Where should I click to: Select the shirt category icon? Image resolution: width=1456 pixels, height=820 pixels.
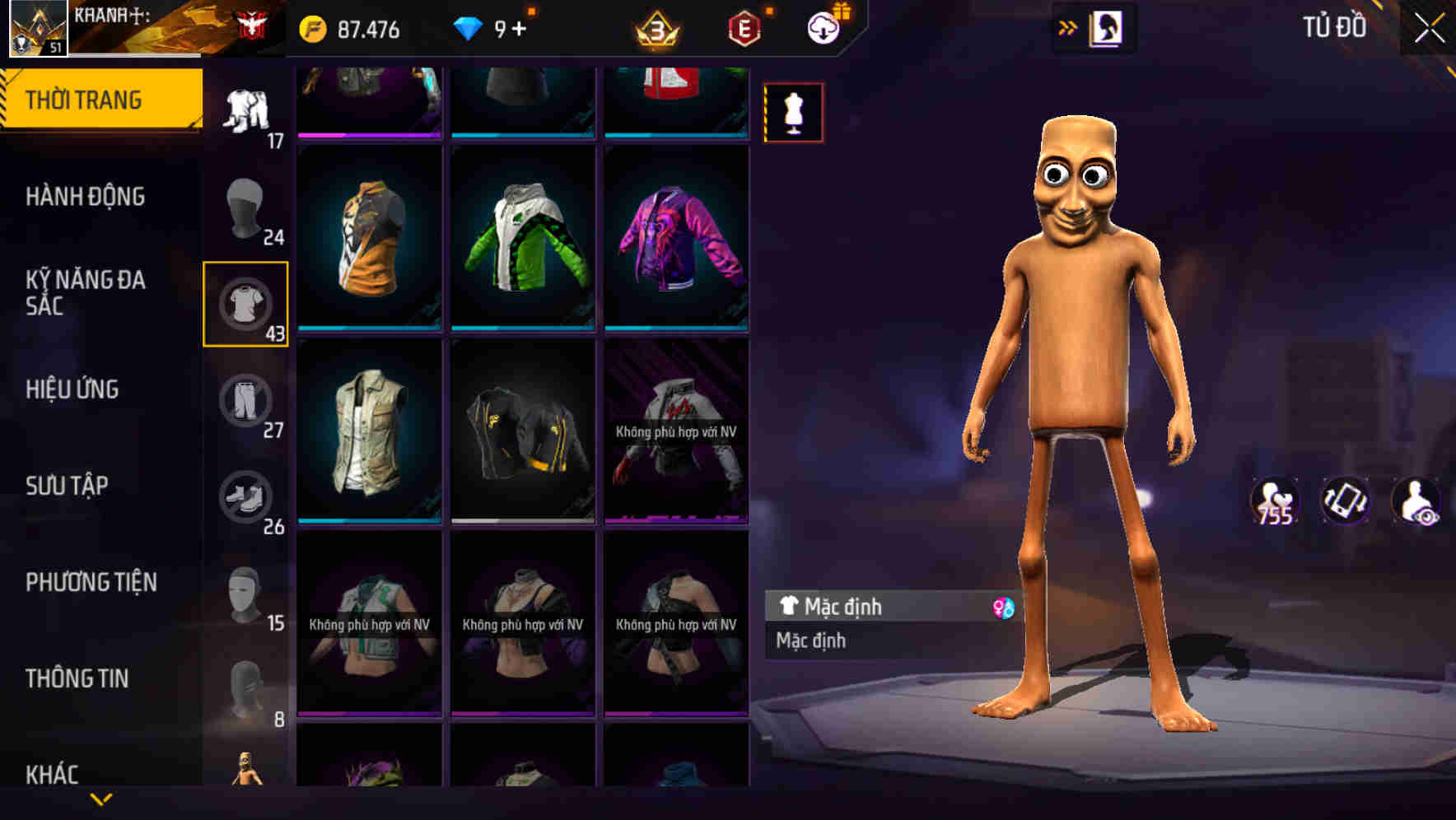(245, 303)
